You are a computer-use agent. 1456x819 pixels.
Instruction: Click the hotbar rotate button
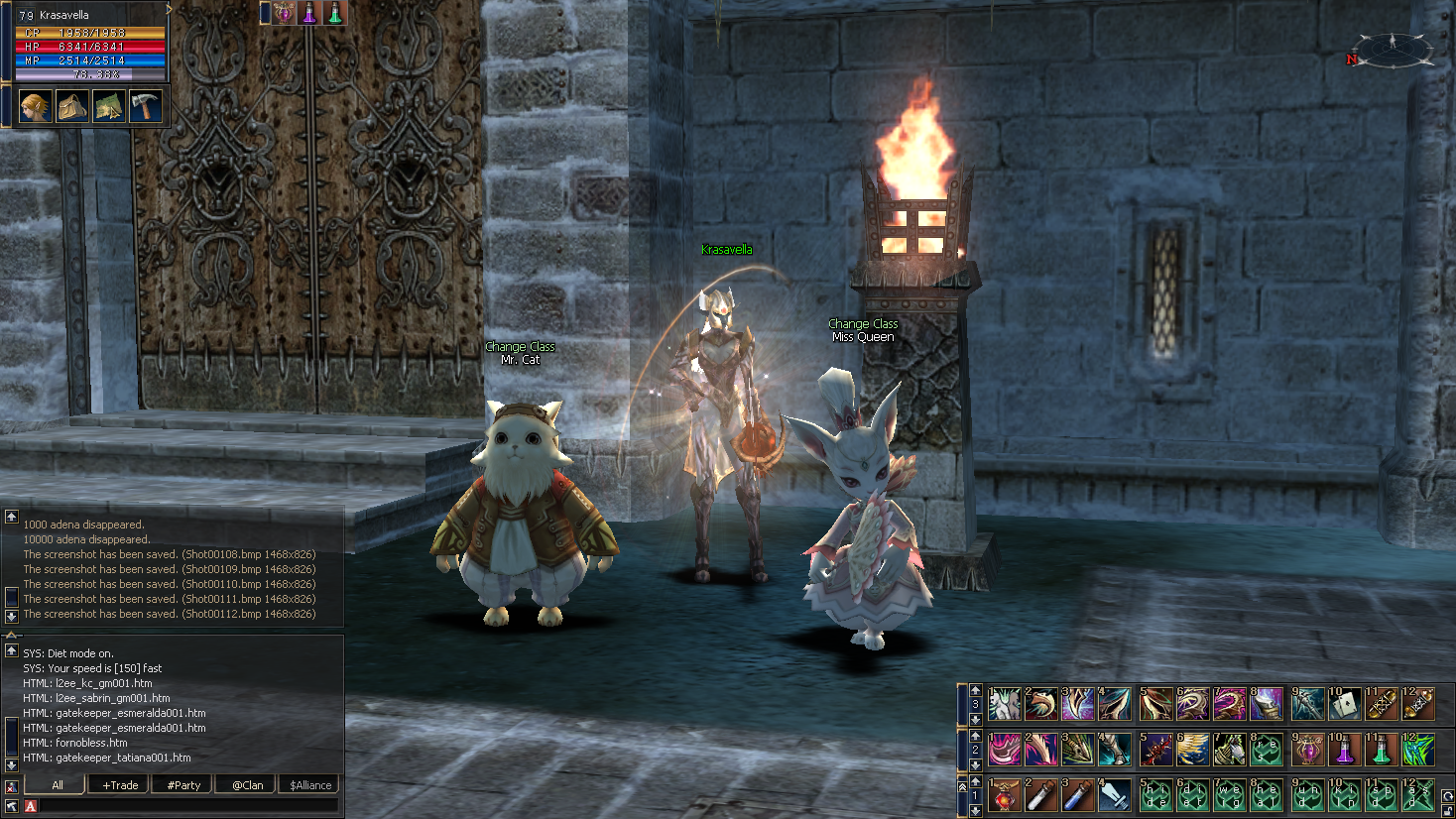point(1447,796)
